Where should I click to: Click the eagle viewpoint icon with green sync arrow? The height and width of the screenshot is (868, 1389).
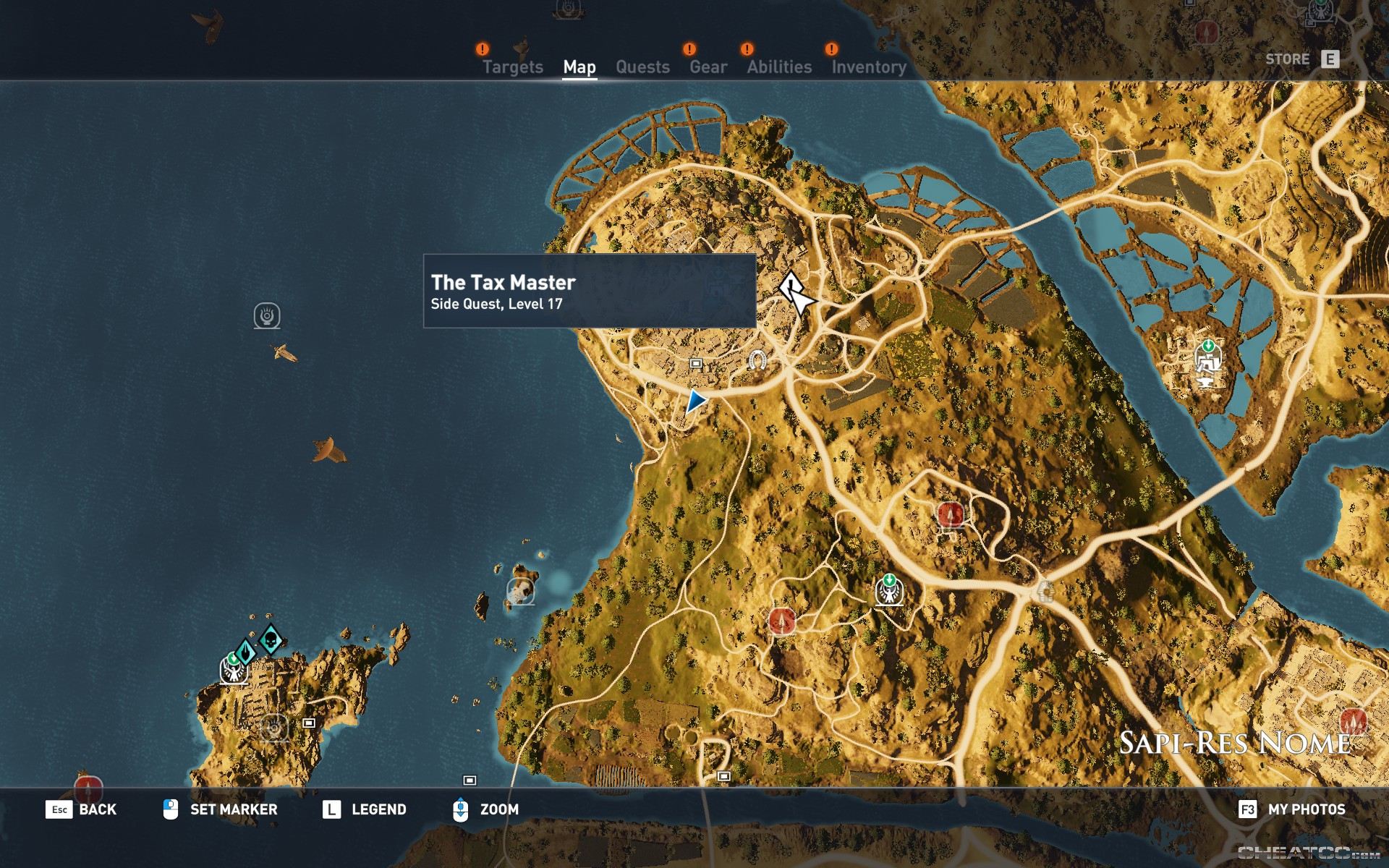tap(888, 591)
